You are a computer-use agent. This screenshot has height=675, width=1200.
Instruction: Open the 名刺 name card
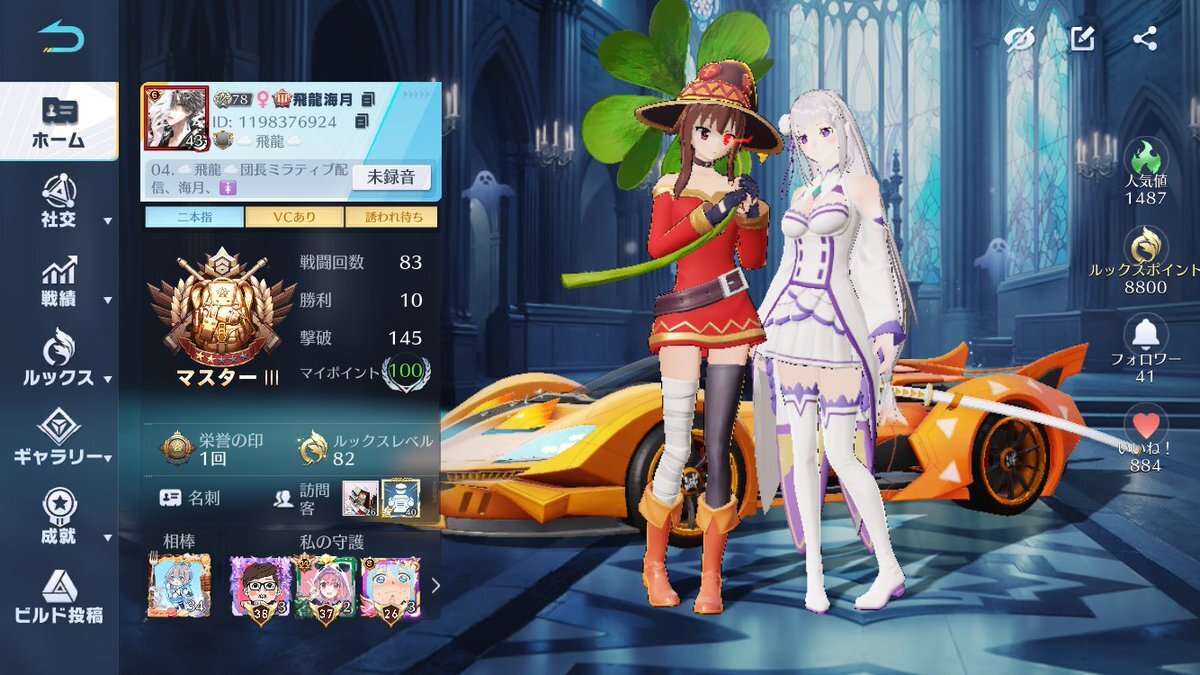click(x=194, y=497)
